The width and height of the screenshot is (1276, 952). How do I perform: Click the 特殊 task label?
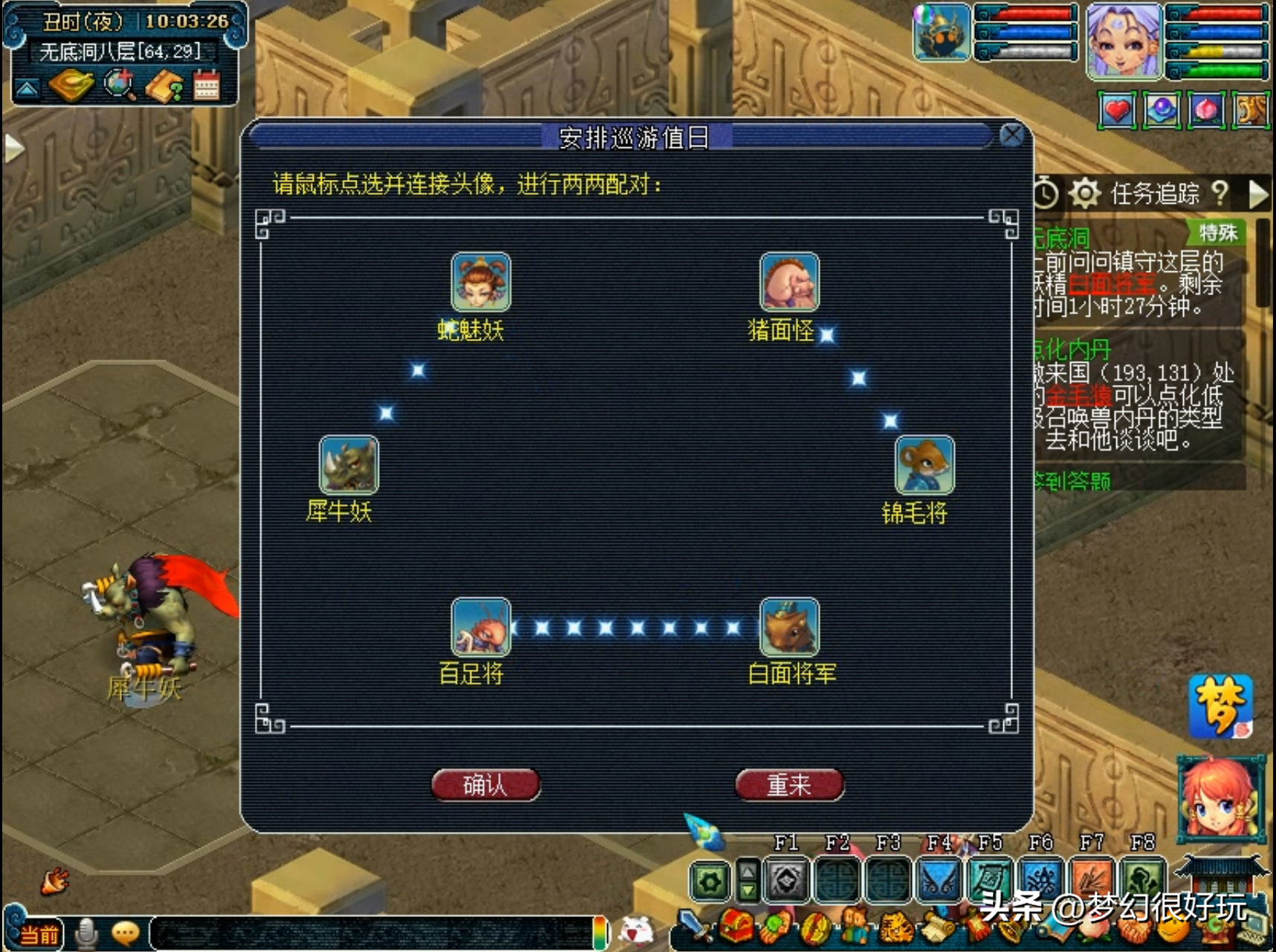point(1217,233)
